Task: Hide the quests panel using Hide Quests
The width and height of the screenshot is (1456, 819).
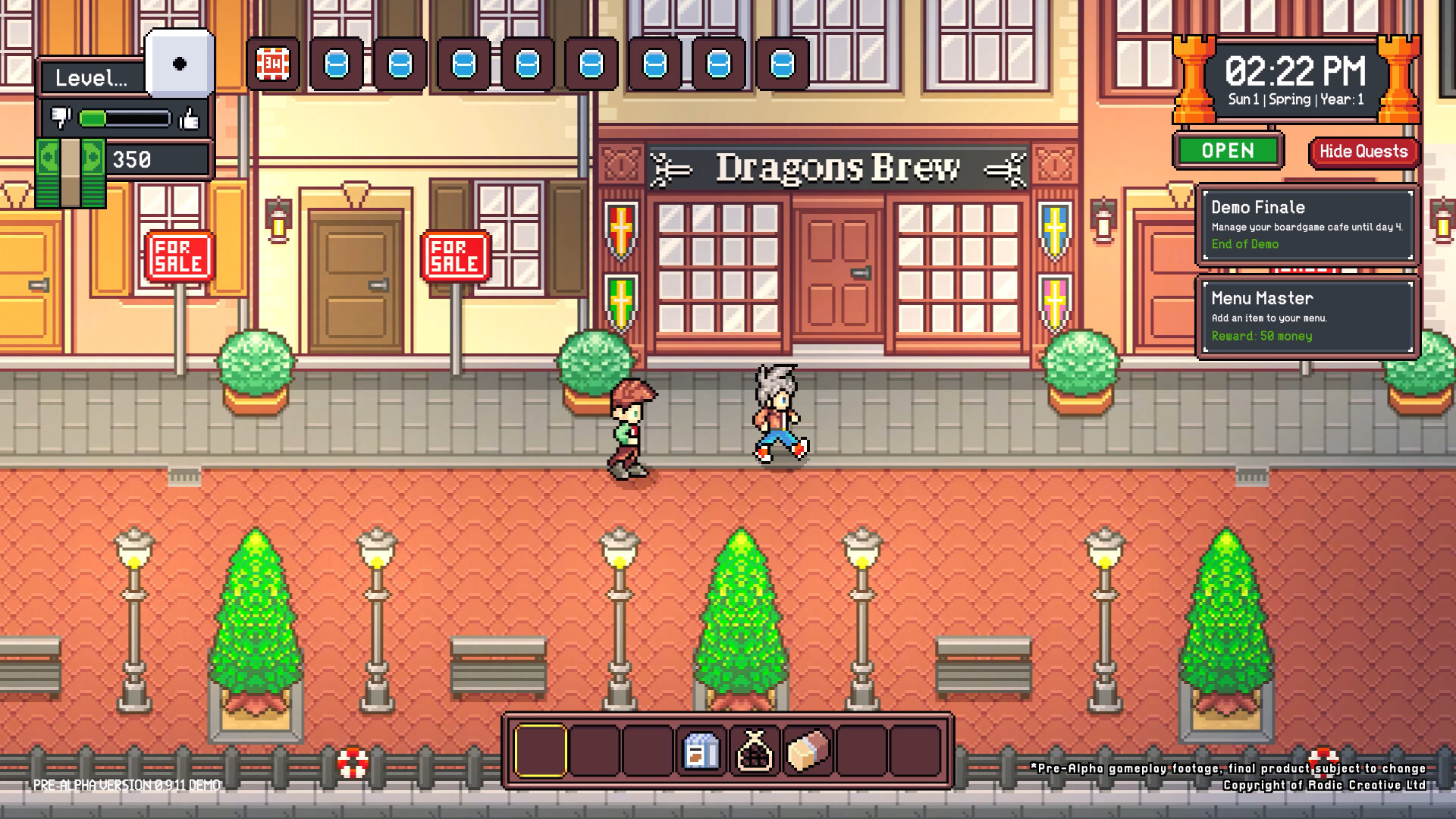Action: coord(1363,152)
